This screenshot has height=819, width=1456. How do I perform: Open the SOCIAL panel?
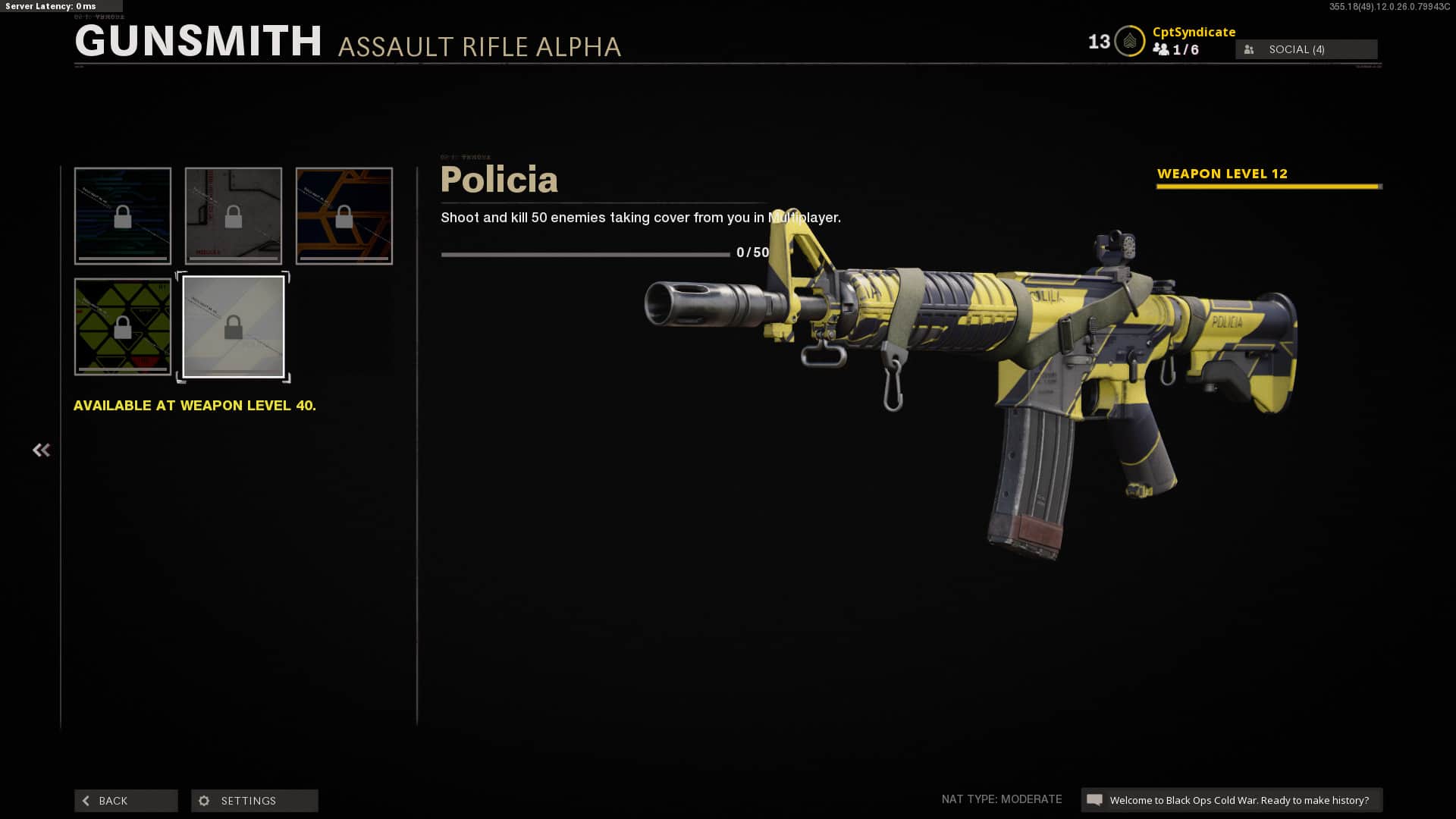coord(1306,49)
